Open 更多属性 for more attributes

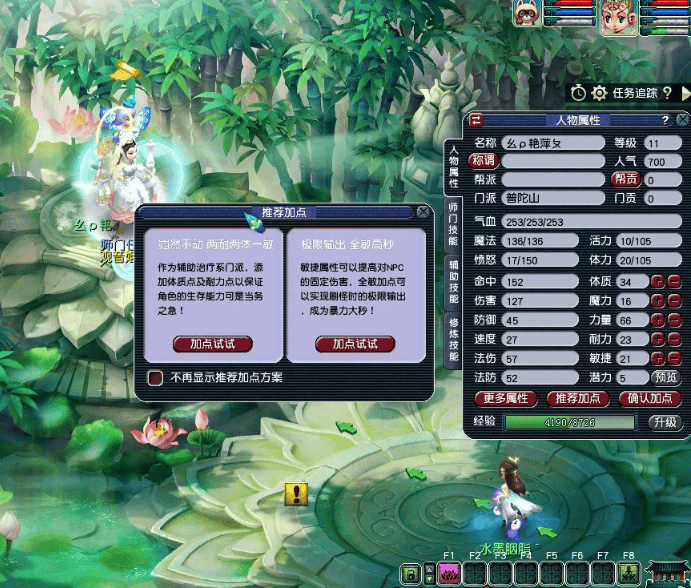click(x=505, y=398)
